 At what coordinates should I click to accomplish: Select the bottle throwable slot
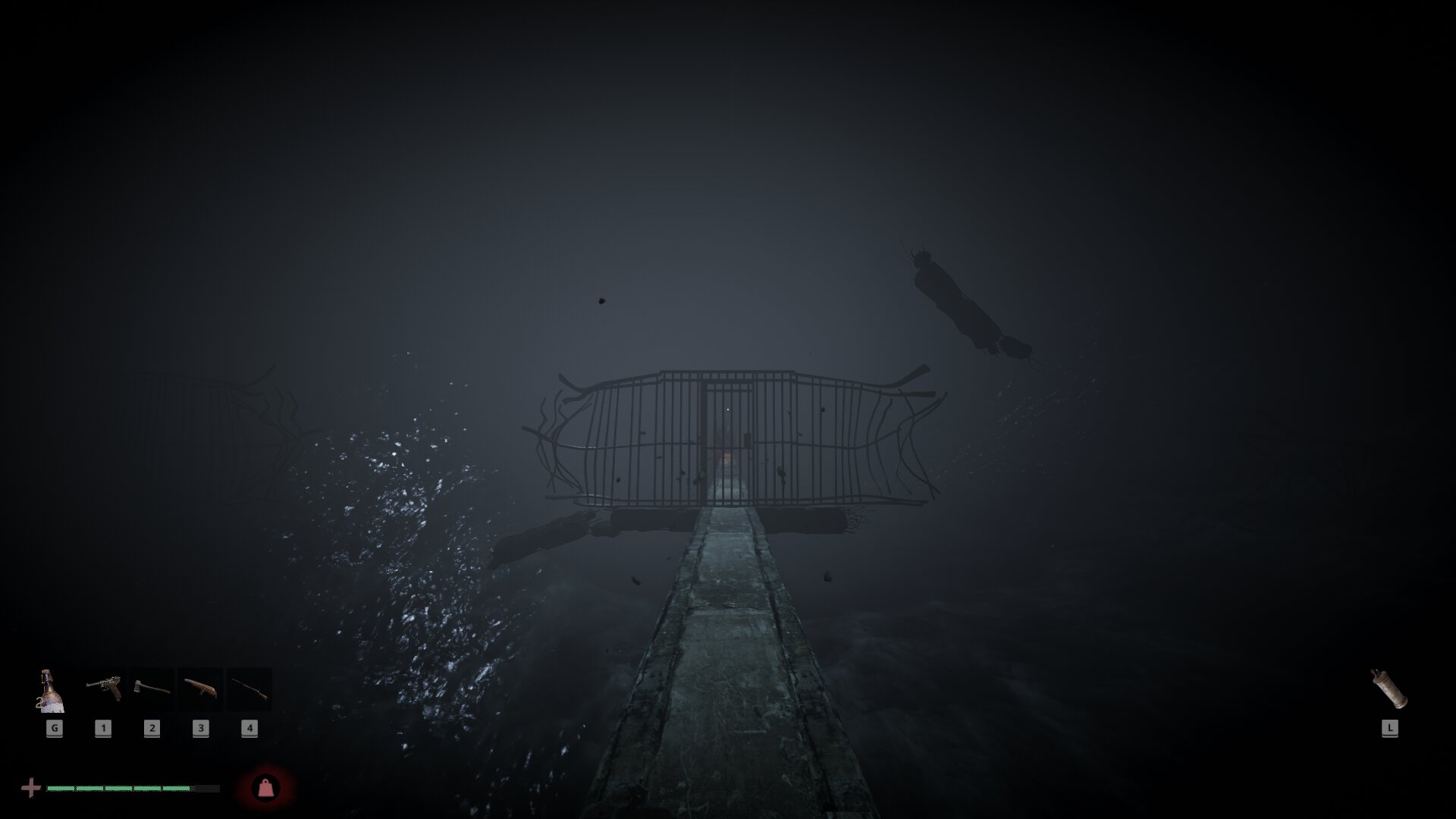52,691
